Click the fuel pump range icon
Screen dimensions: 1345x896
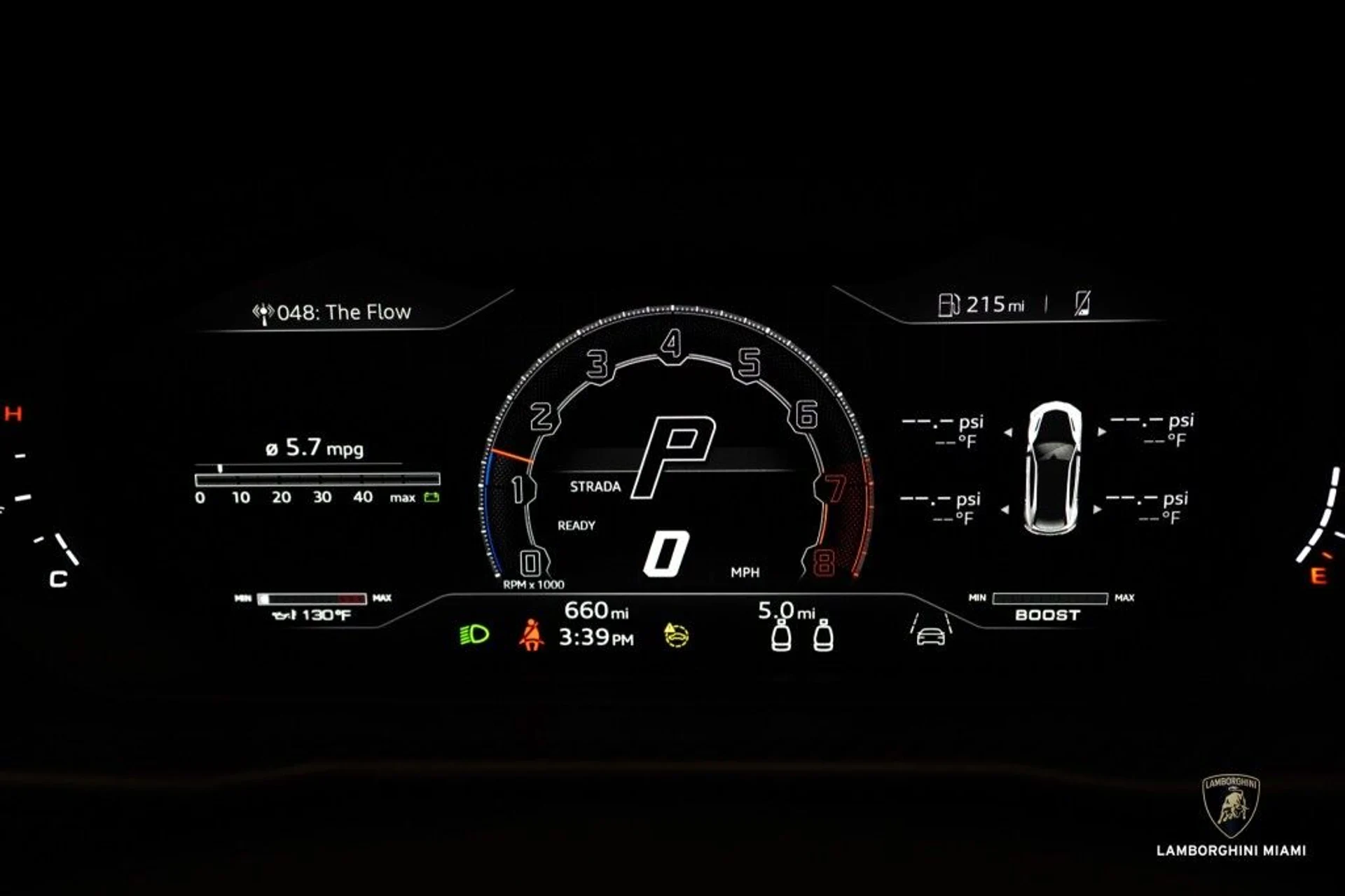click(949, 304)
